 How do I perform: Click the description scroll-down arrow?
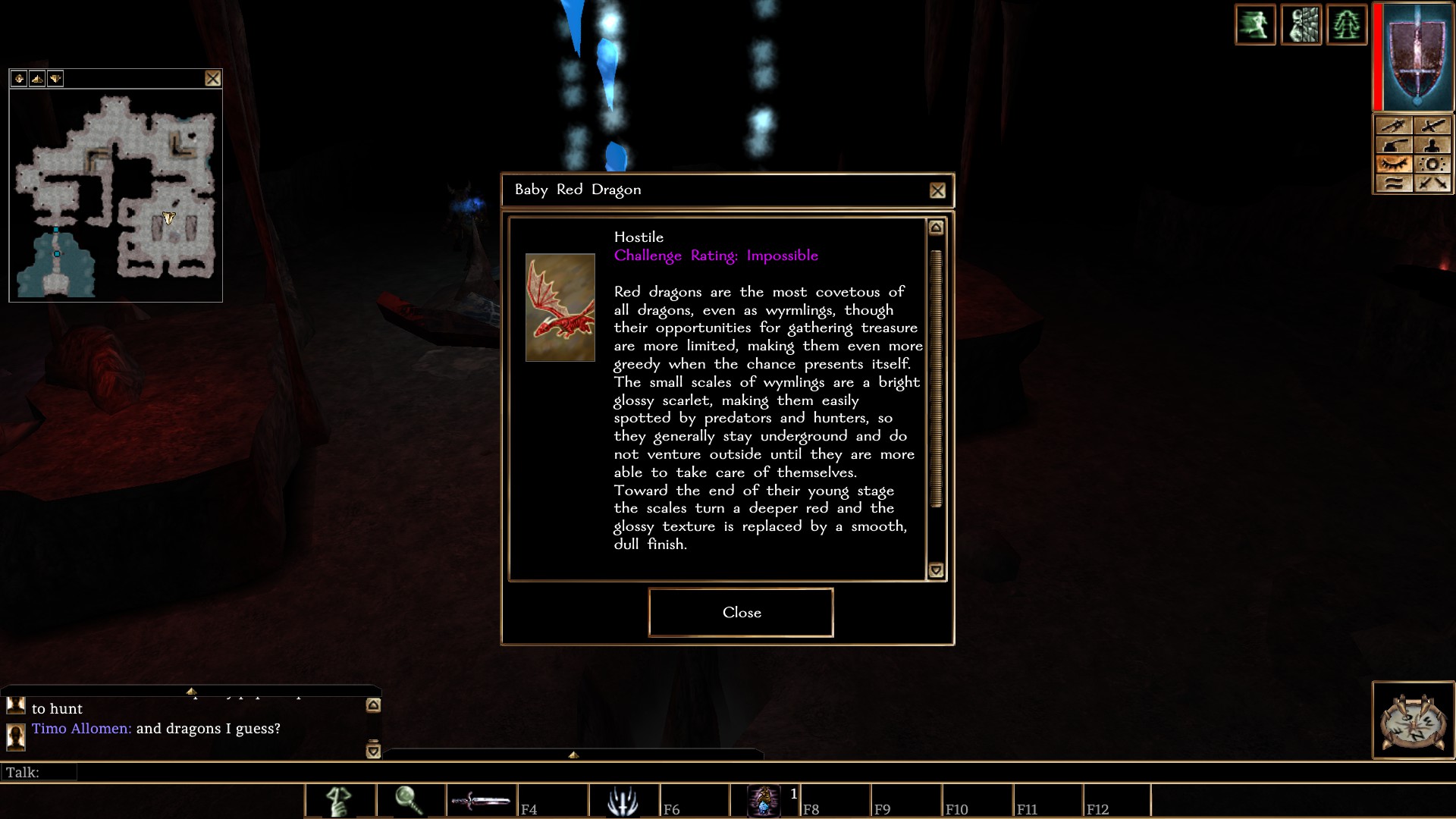point(936,570)
